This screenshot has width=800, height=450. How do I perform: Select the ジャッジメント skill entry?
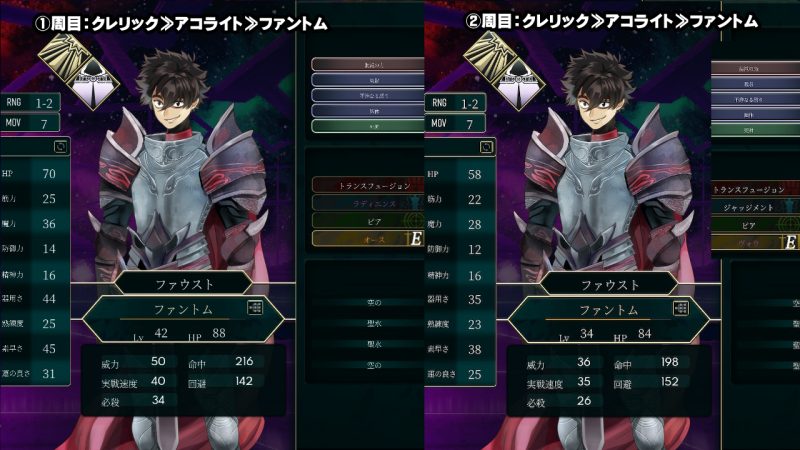point(753,207)
